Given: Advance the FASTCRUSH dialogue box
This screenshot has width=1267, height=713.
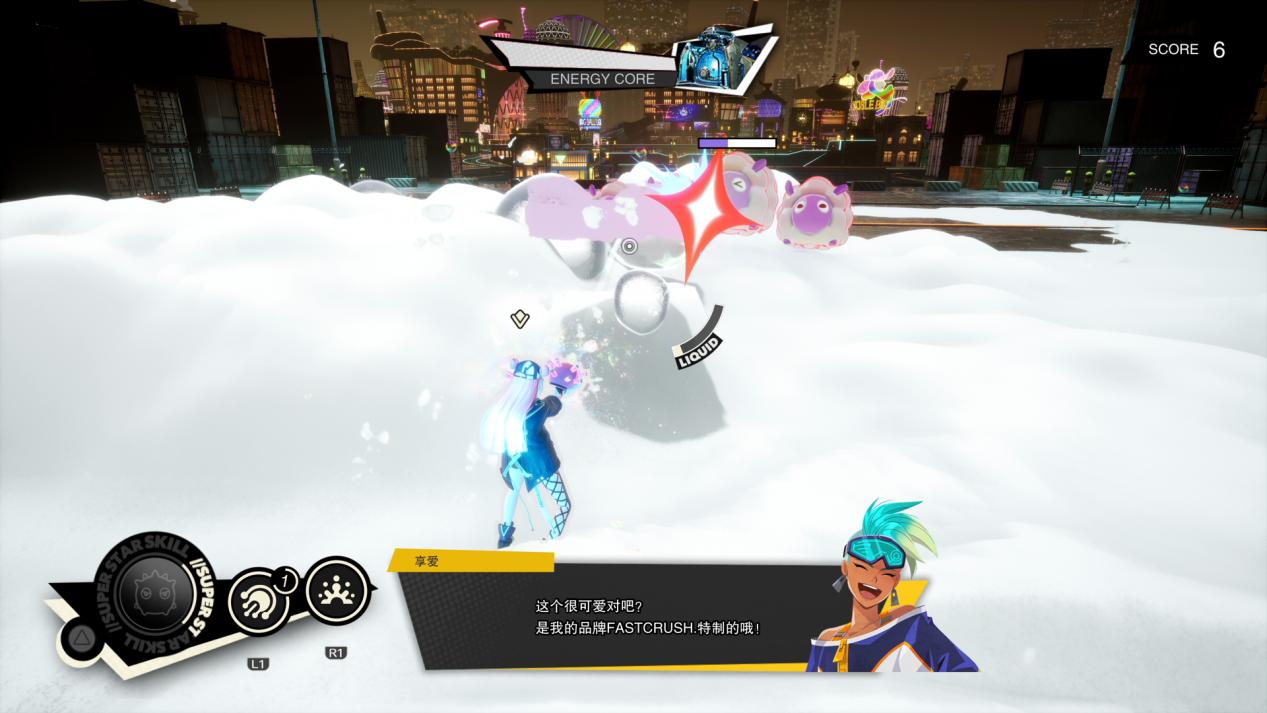Looking at the screenshot, I should coord(640,618).
